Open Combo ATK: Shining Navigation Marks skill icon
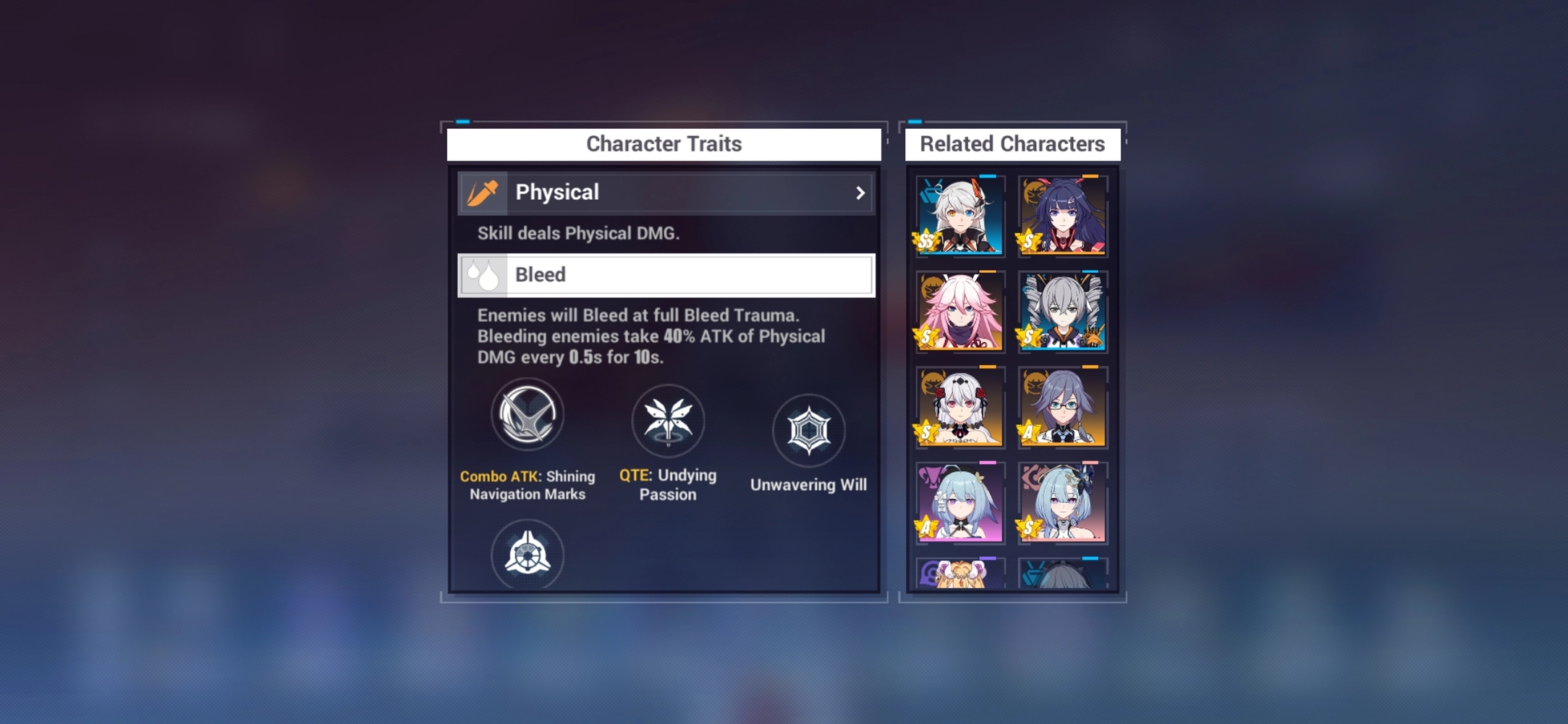 tap(527, 415)
